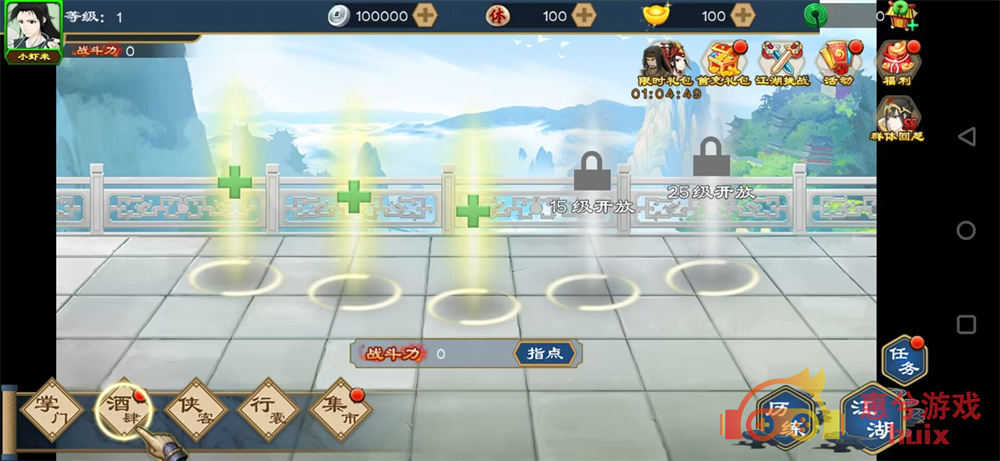Tap the Android back triangle button

[x=965, y=136]
